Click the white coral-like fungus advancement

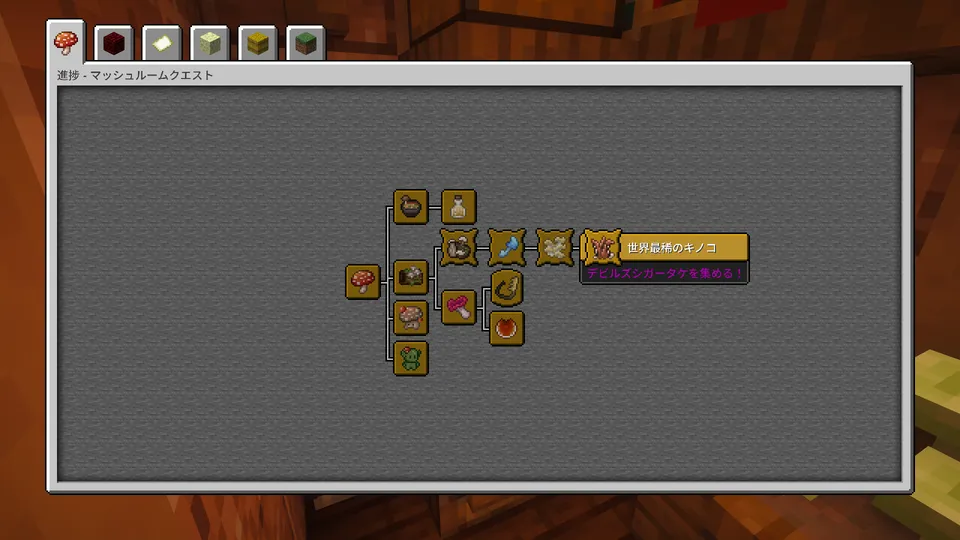[555, 247]
